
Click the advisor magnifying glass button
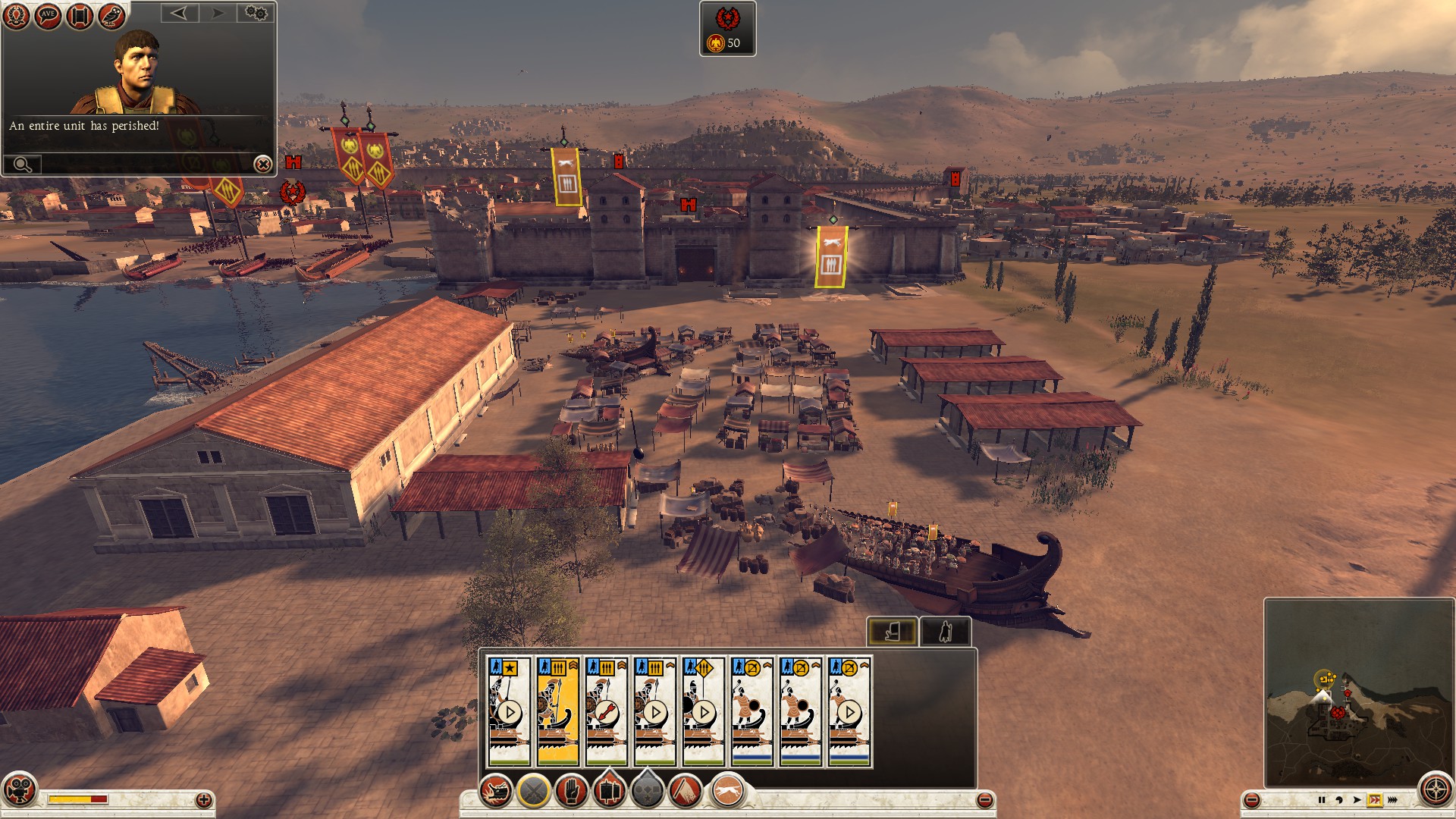(23, 164)
